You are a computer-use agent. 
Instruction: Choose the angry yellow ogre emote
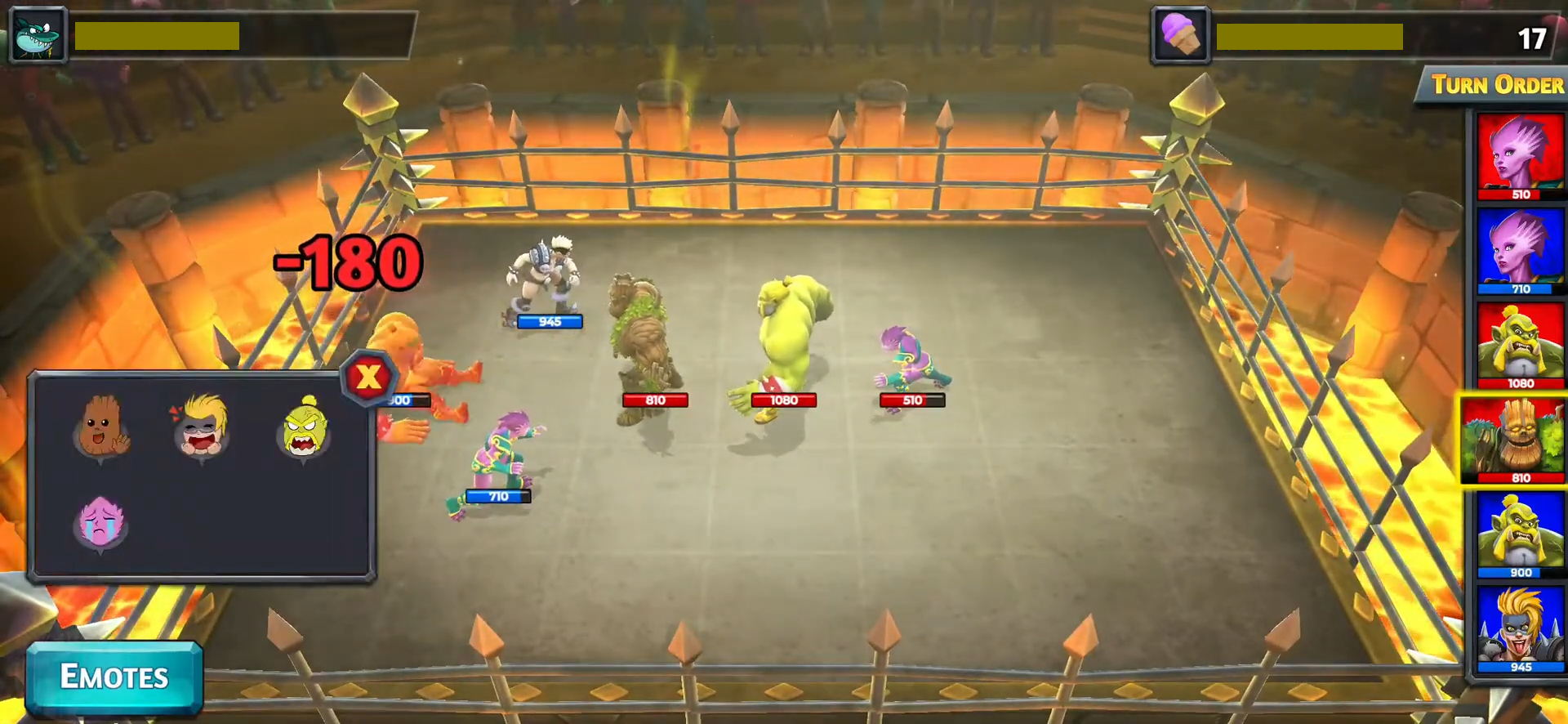pos(304,427)
